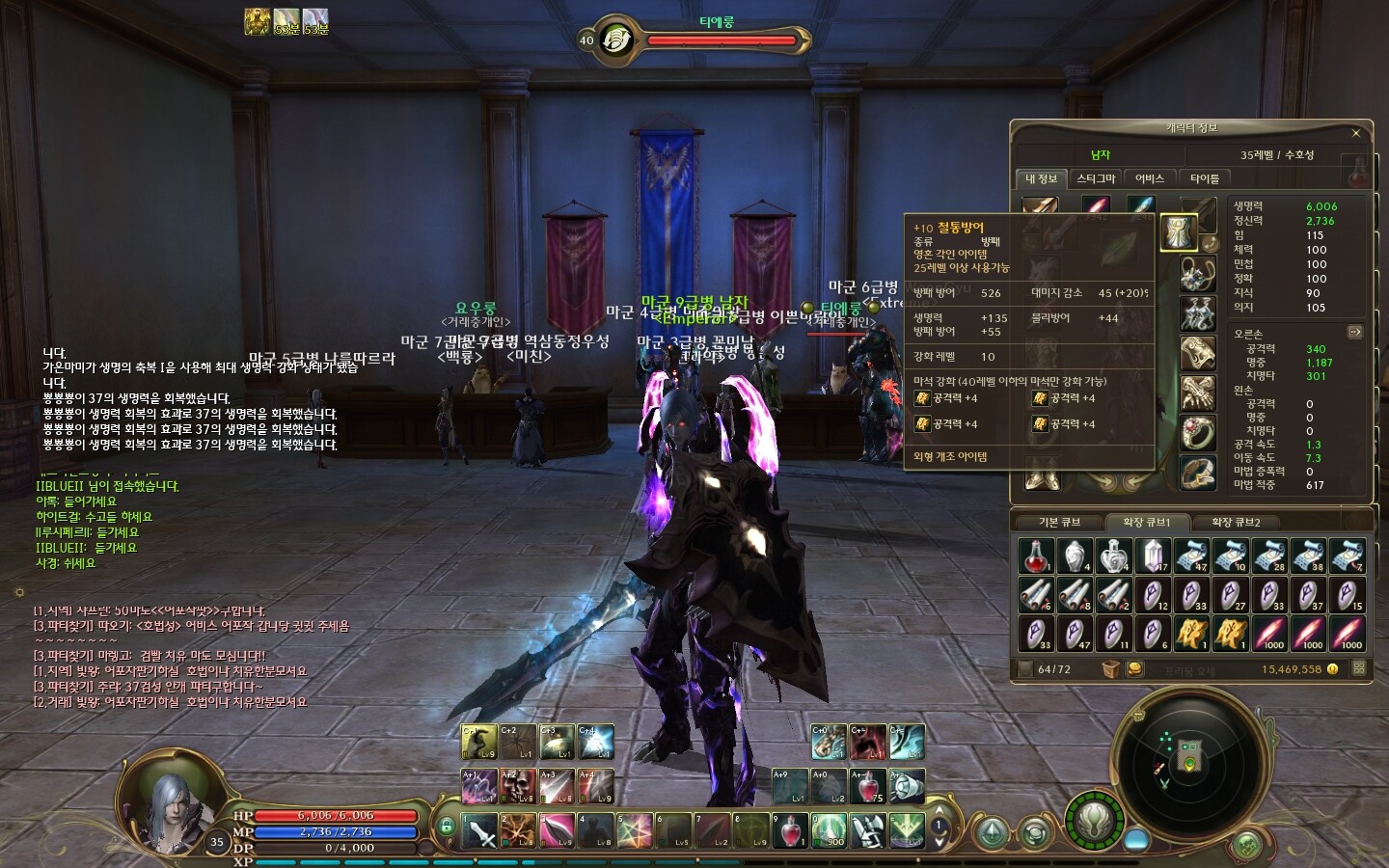Close the character info window
This screenshot has width=1389, height=868.
pyautogui.click(x=1355, y=133)
